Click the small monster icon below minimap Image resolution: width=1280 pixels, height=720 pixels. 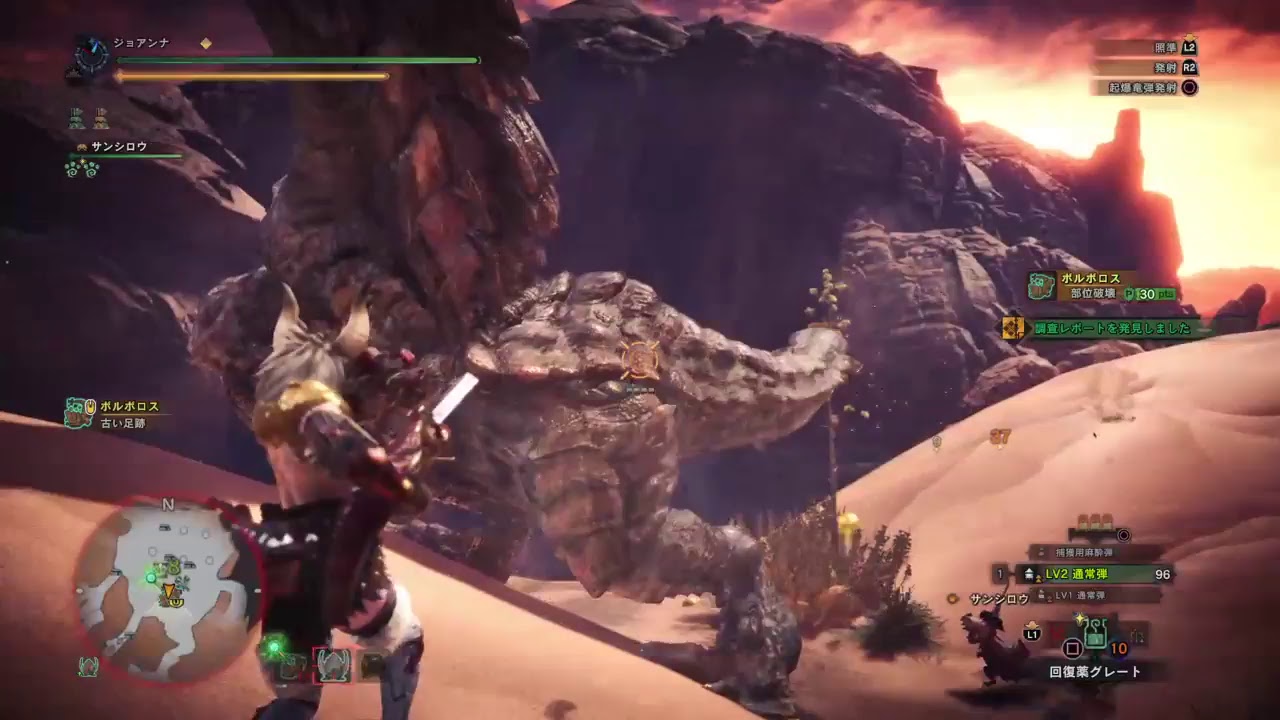pyautogui.click(x=88, y=666)
